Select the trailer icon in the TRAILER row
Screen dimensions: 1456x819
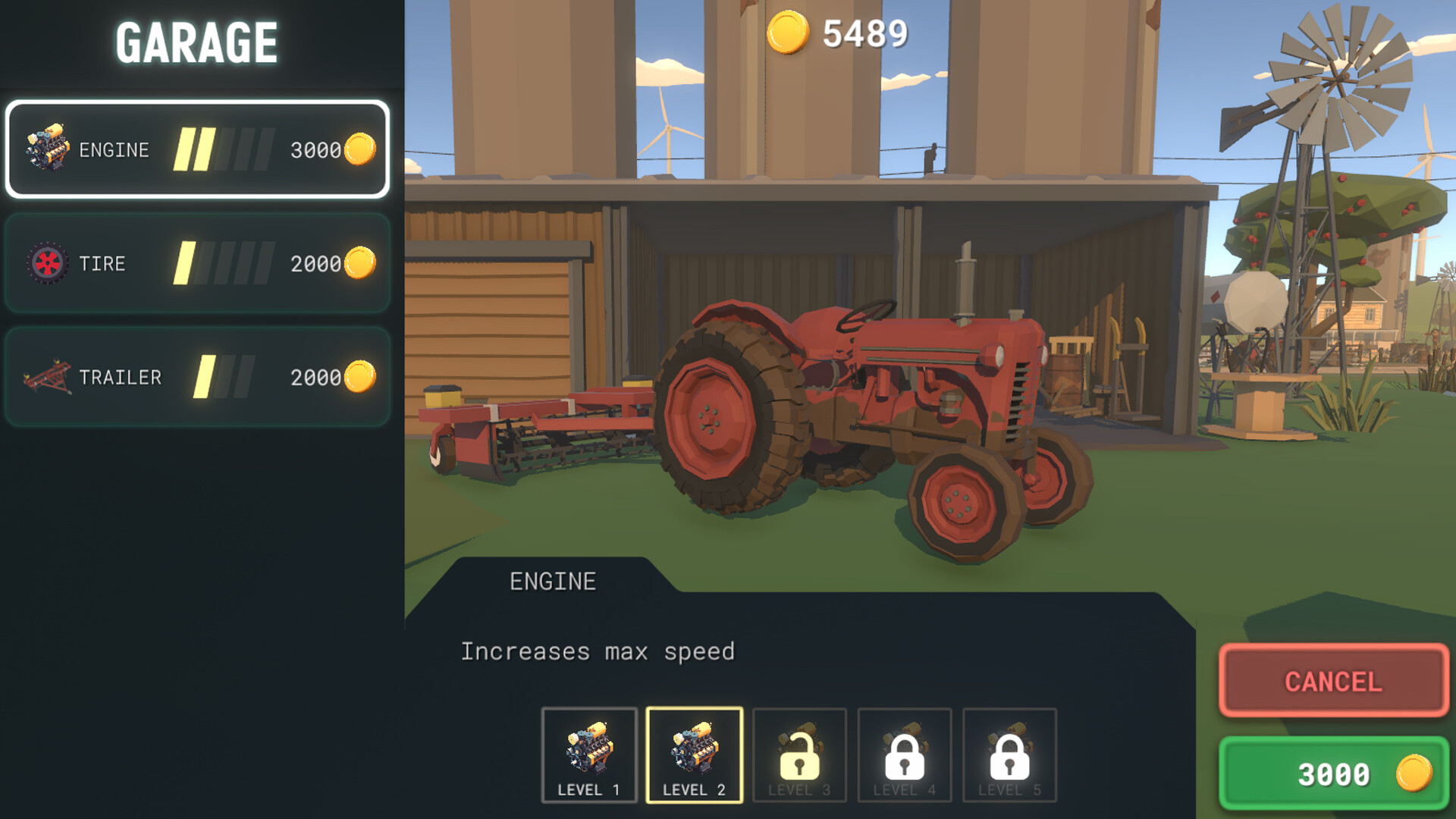click(47, 377)
